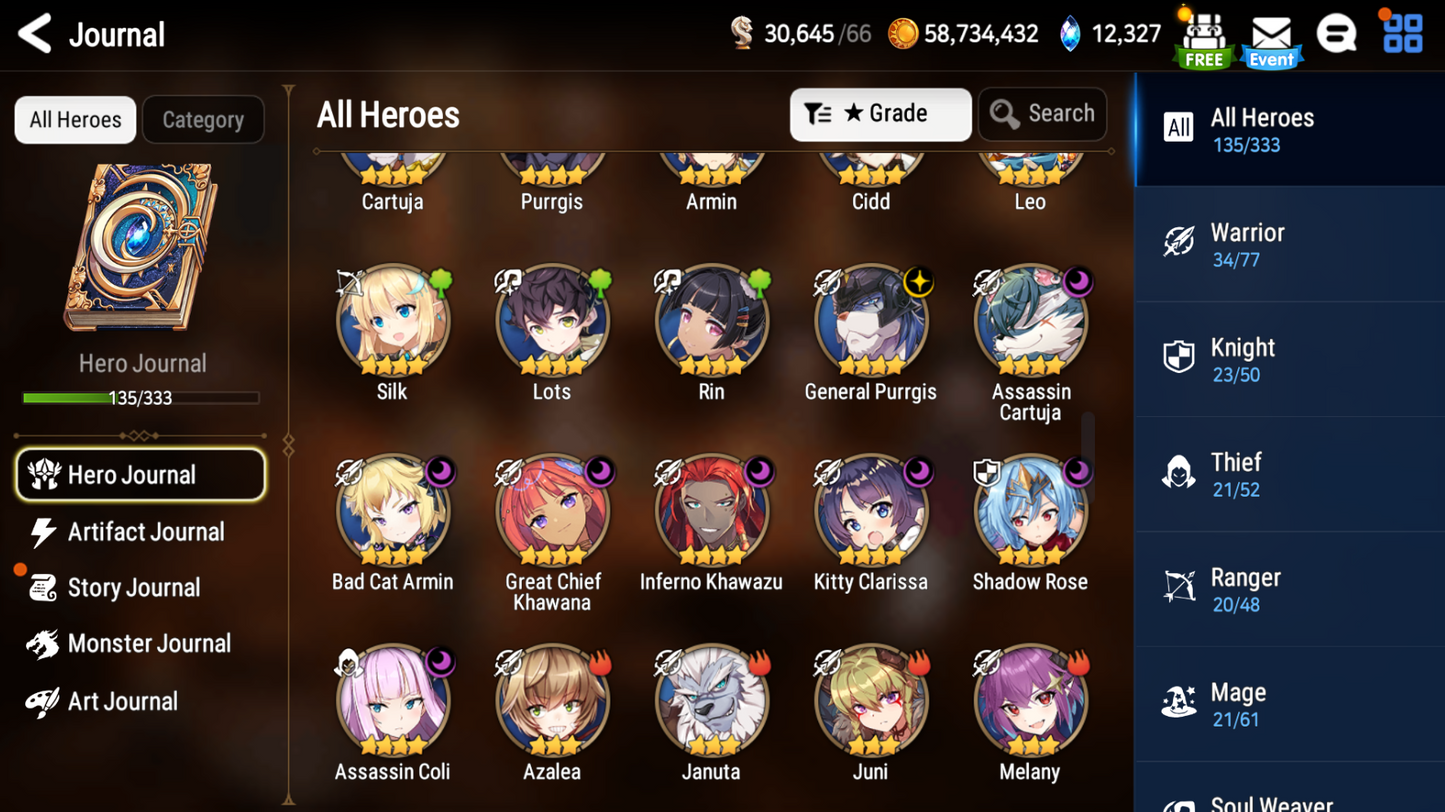Open the chat bubble icon
The height and width of the screenshot is (812, 1445).
[x=1337, y=32]
